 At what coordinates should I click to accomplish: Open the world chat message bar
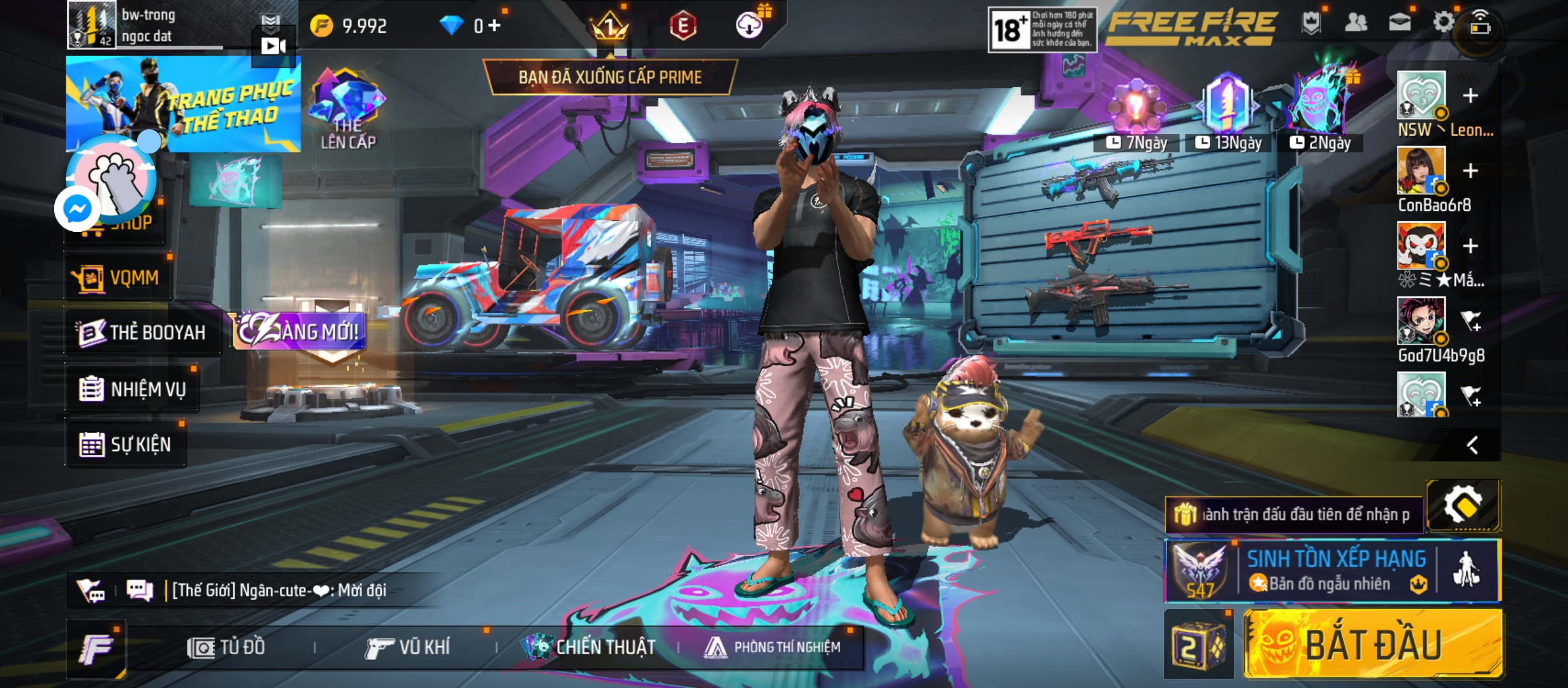point(280,591)
